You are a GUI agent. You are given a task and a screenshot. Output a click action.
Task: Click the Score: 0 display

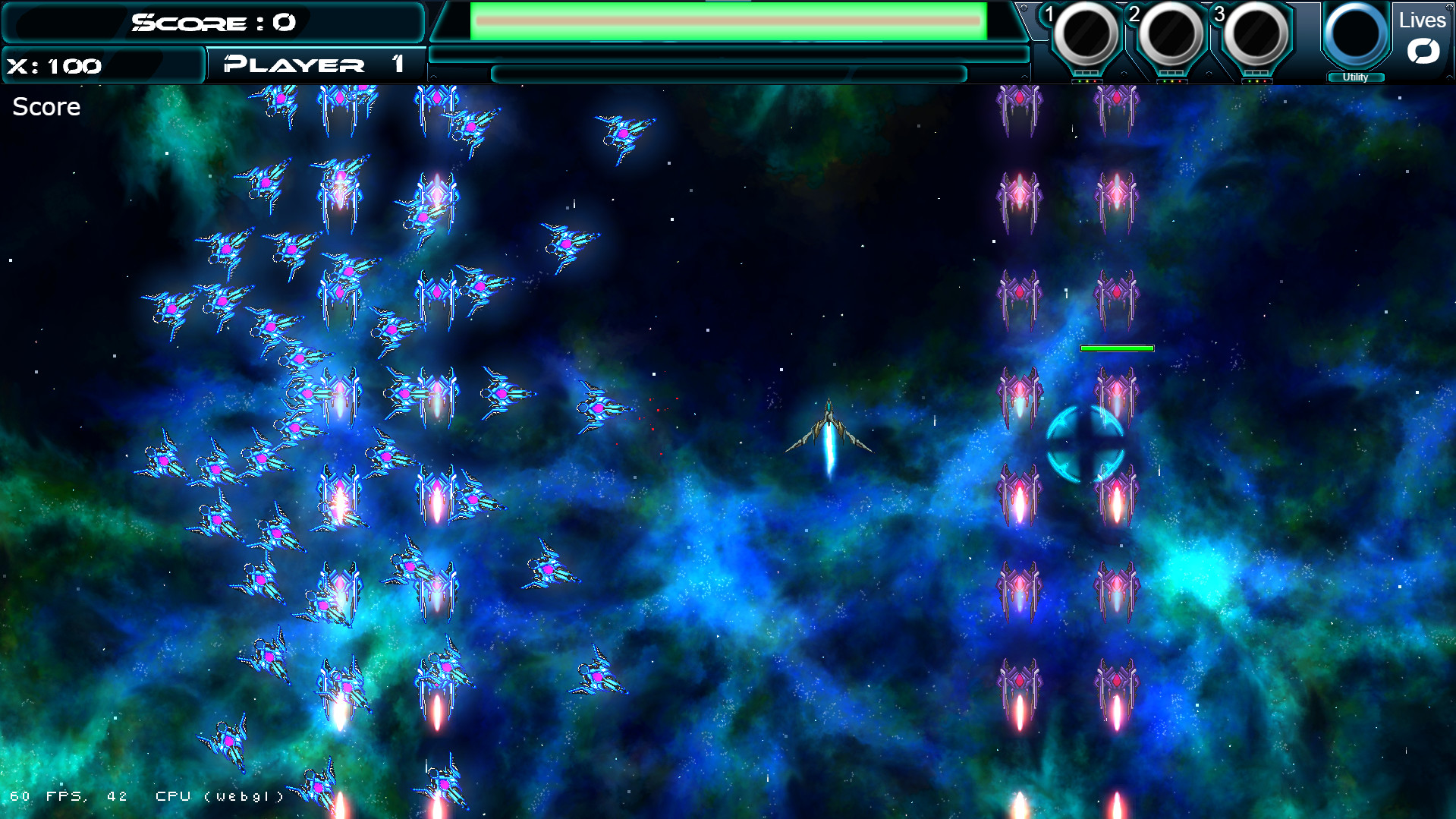pyautogui.click(x=212, y=22)
